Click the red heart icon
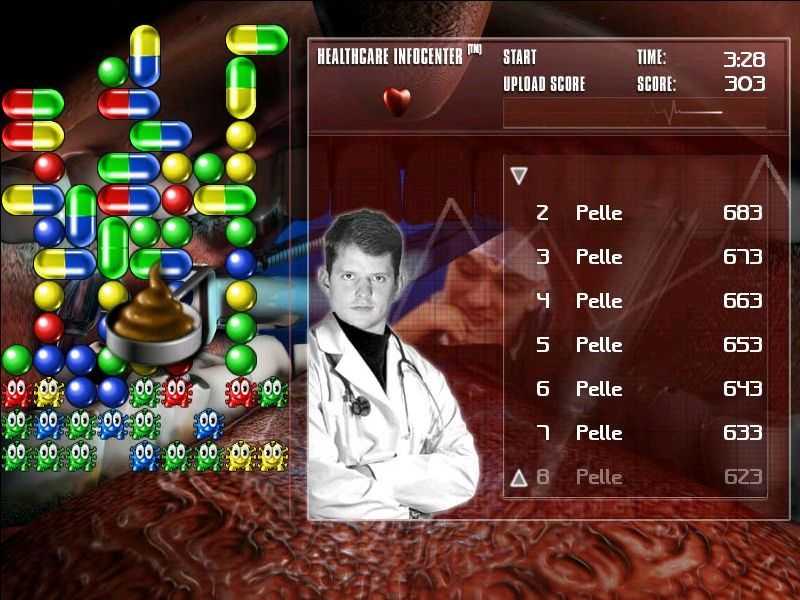Screen dimensions: 800x600 [x=397, y=101]
